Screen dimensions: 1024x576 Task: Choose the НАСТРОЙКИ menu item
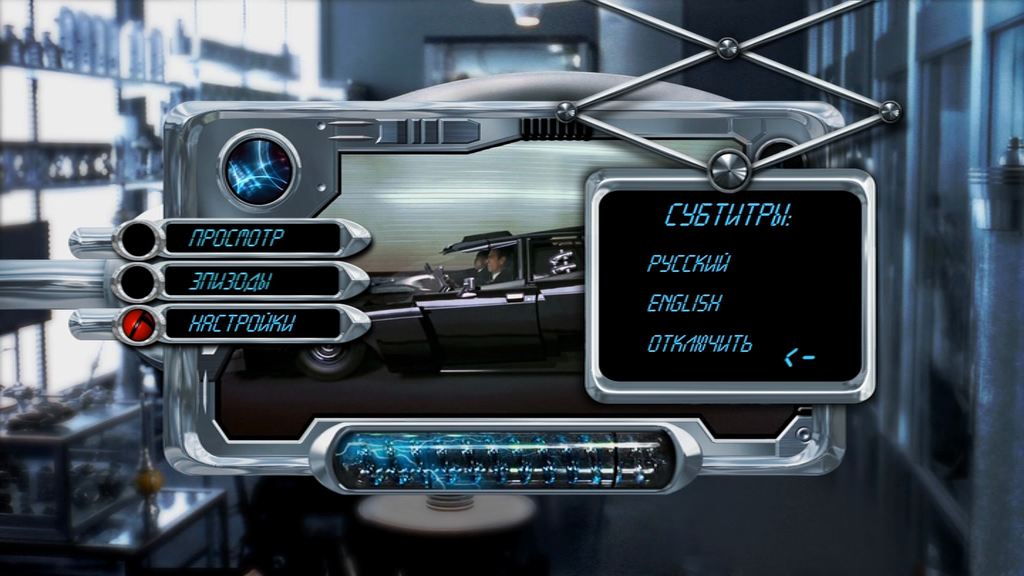pos(242,323)
